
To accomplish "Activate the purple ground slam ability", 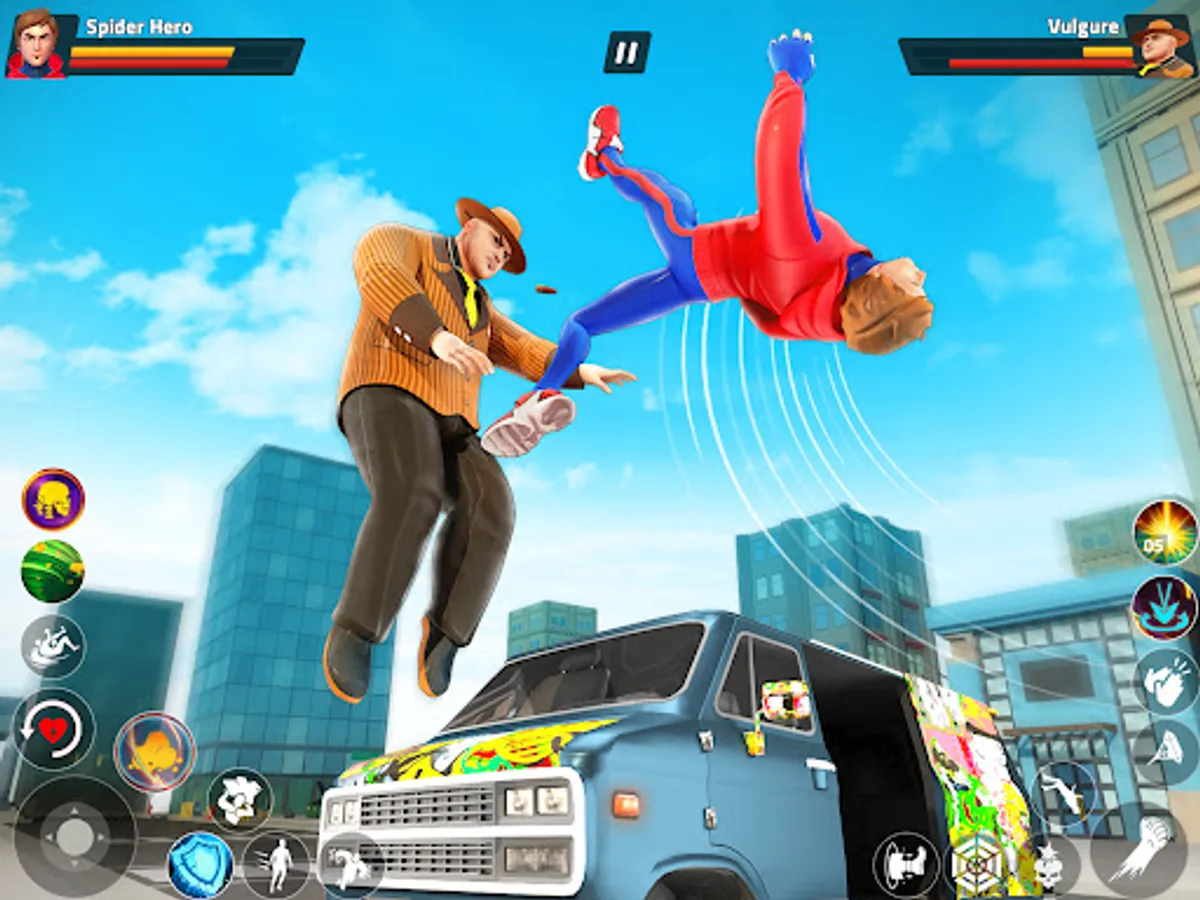I will pos(1165,607).
